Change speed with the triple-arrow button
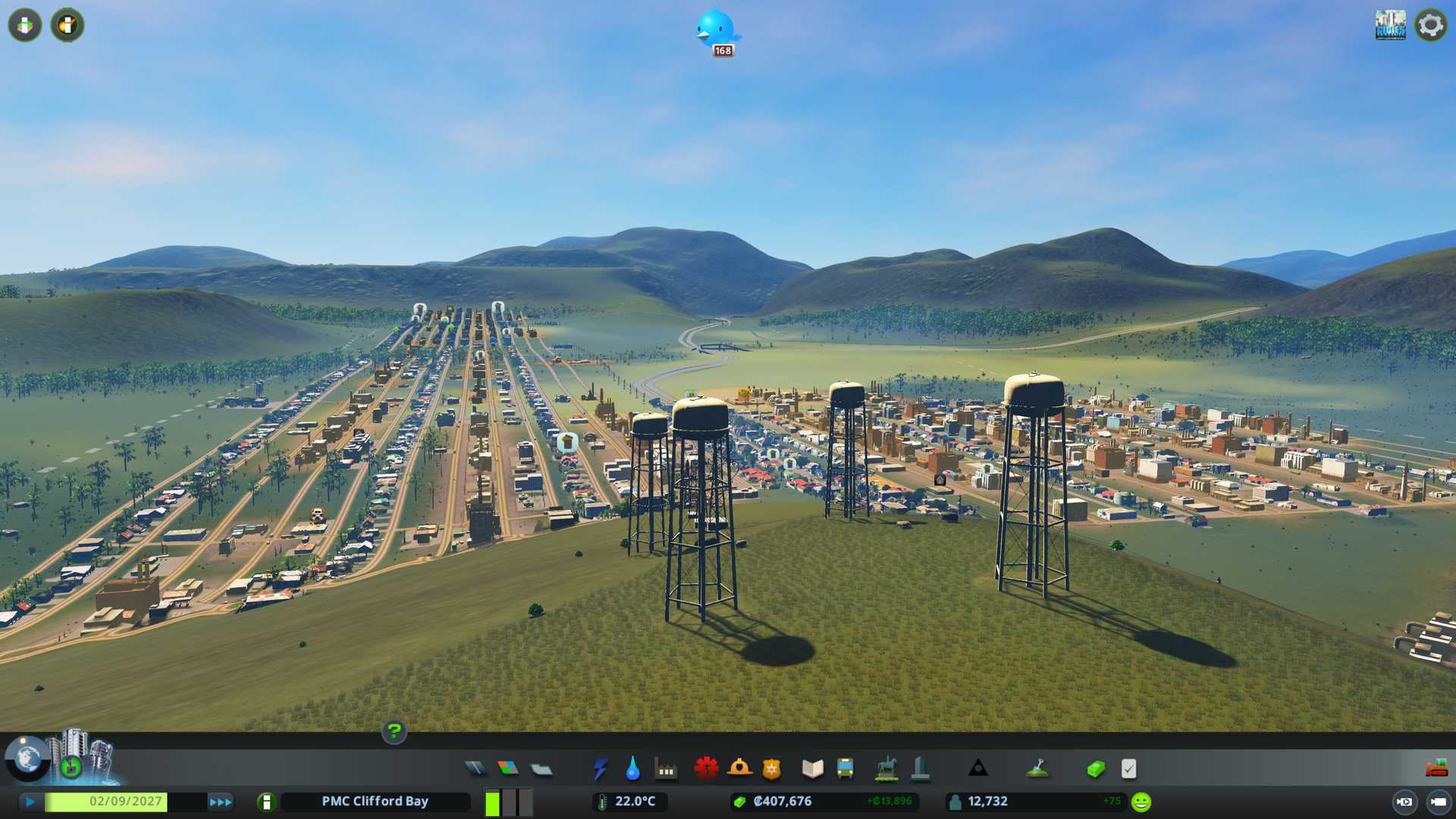This screenshot has width=1456, height=819. (221, 802)
